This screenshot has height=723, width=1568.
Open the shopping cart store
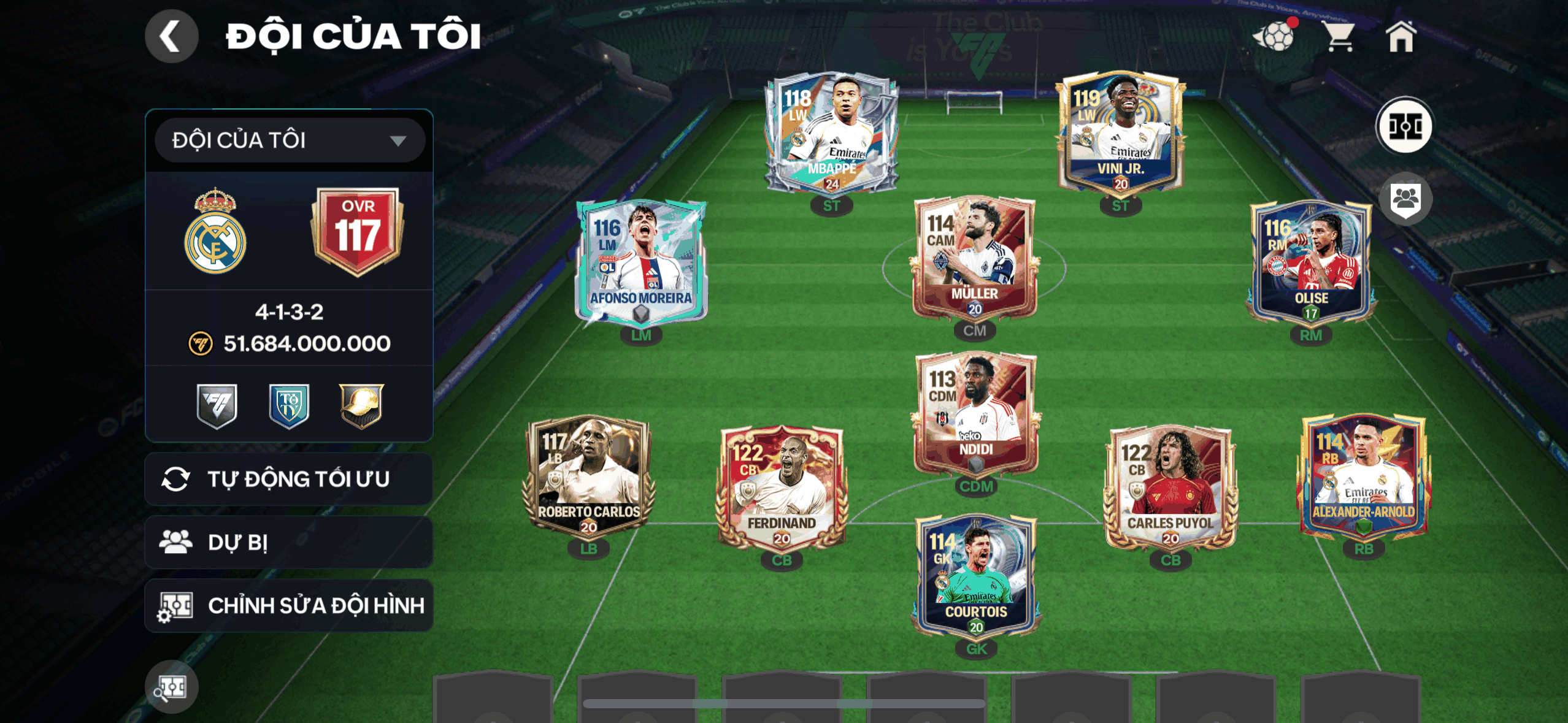(x=1339, y=37)
